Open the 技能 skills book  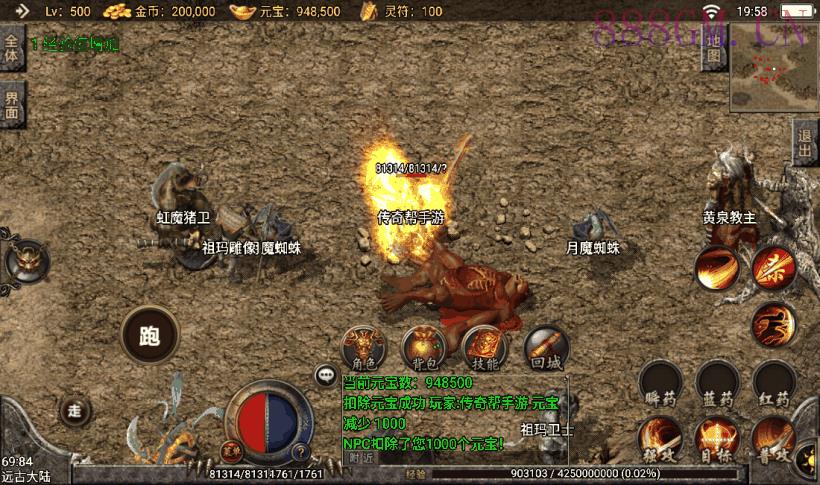(x=484, y=347)
